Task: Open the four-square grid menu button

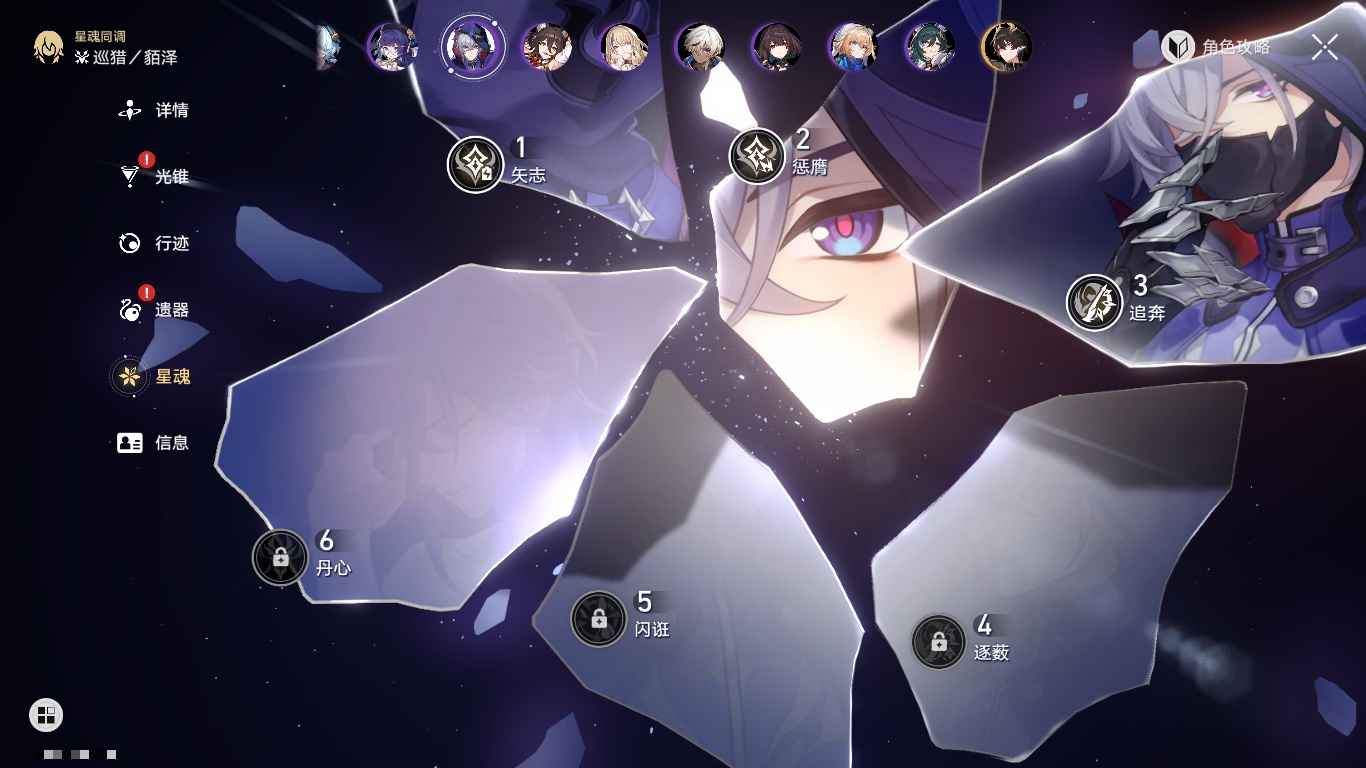Action: tap(46, 714)
